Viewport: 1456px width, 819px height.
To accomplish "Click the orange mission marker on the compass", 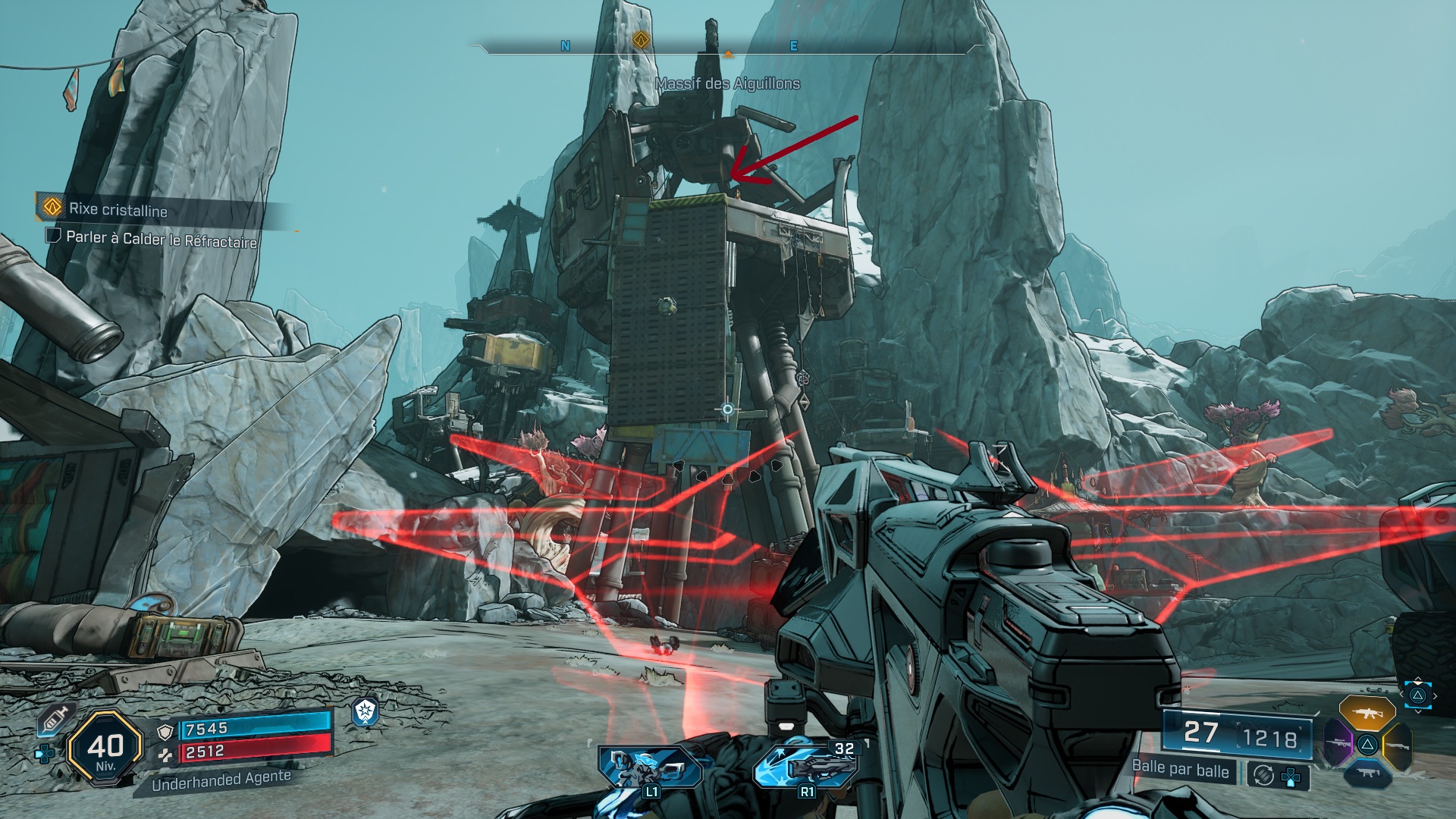I will click(x=642, y=39).
